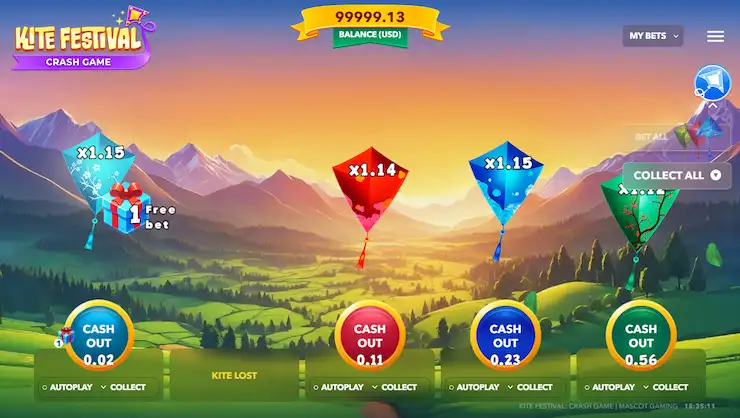This screenshot has width=740, height=418.
Task: Toggle Autoplay under the 0.23 cash out
Action: pyautogui.click(x=472, y=387)
